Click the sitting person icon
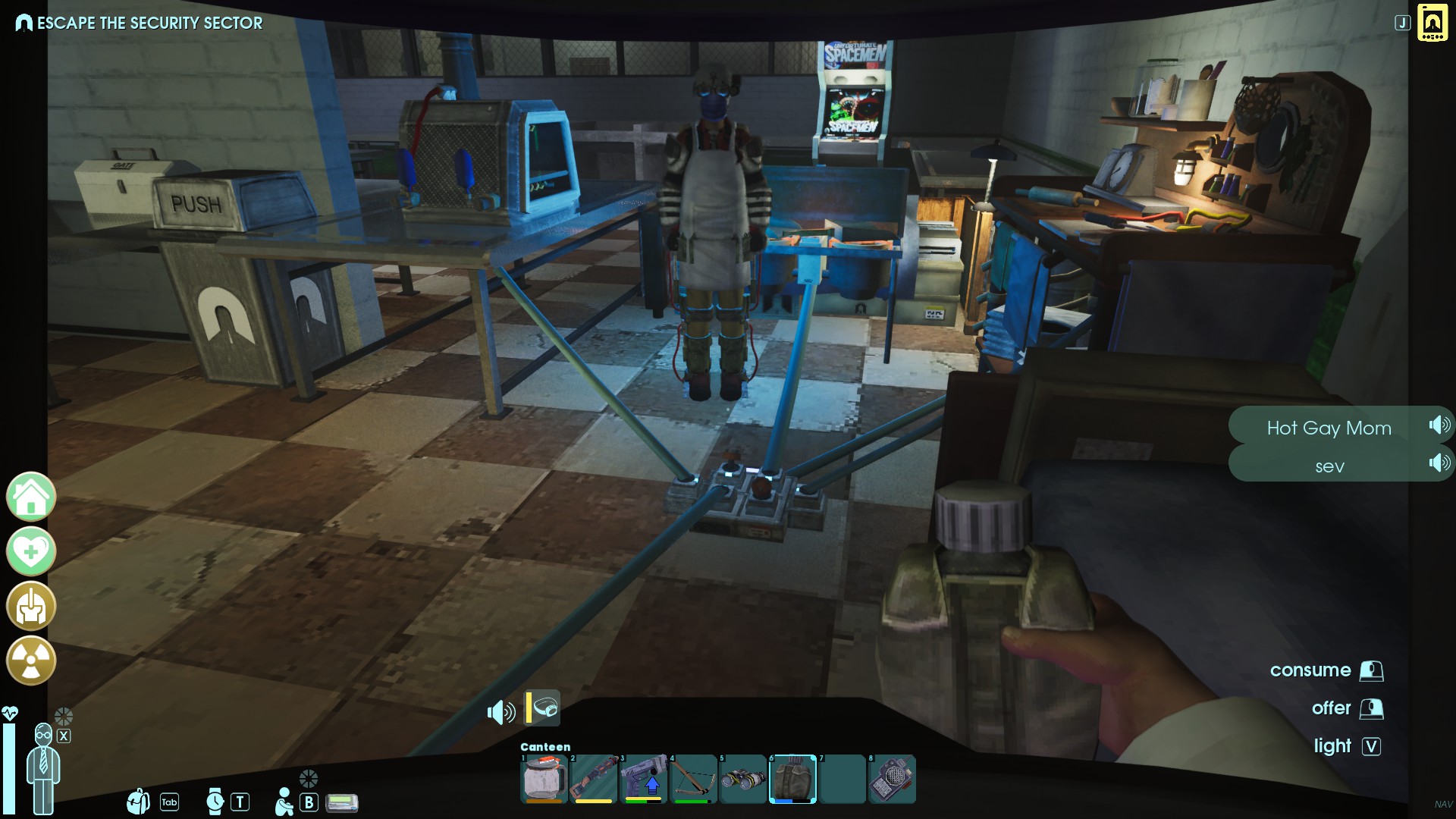Image resolution: width=1456 pixels, height=819 pixels. [284, 802]
